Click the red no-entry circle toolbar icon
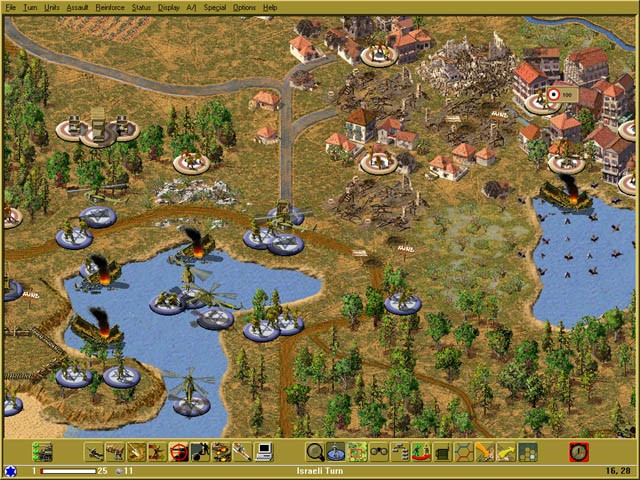640x480 pixels. [x=179, y=452]
